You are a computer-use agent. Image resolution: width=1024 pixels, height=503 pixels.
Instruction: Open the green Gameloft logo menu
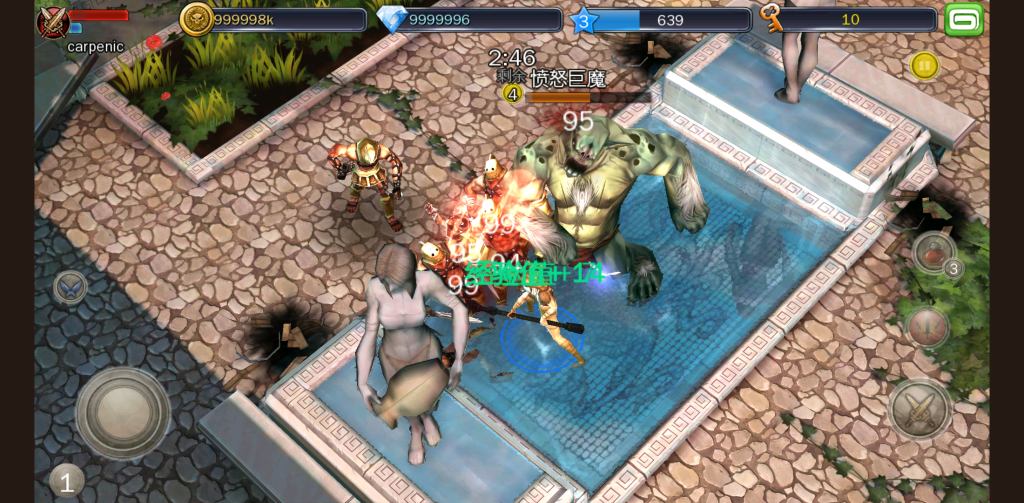coord(964,19)
